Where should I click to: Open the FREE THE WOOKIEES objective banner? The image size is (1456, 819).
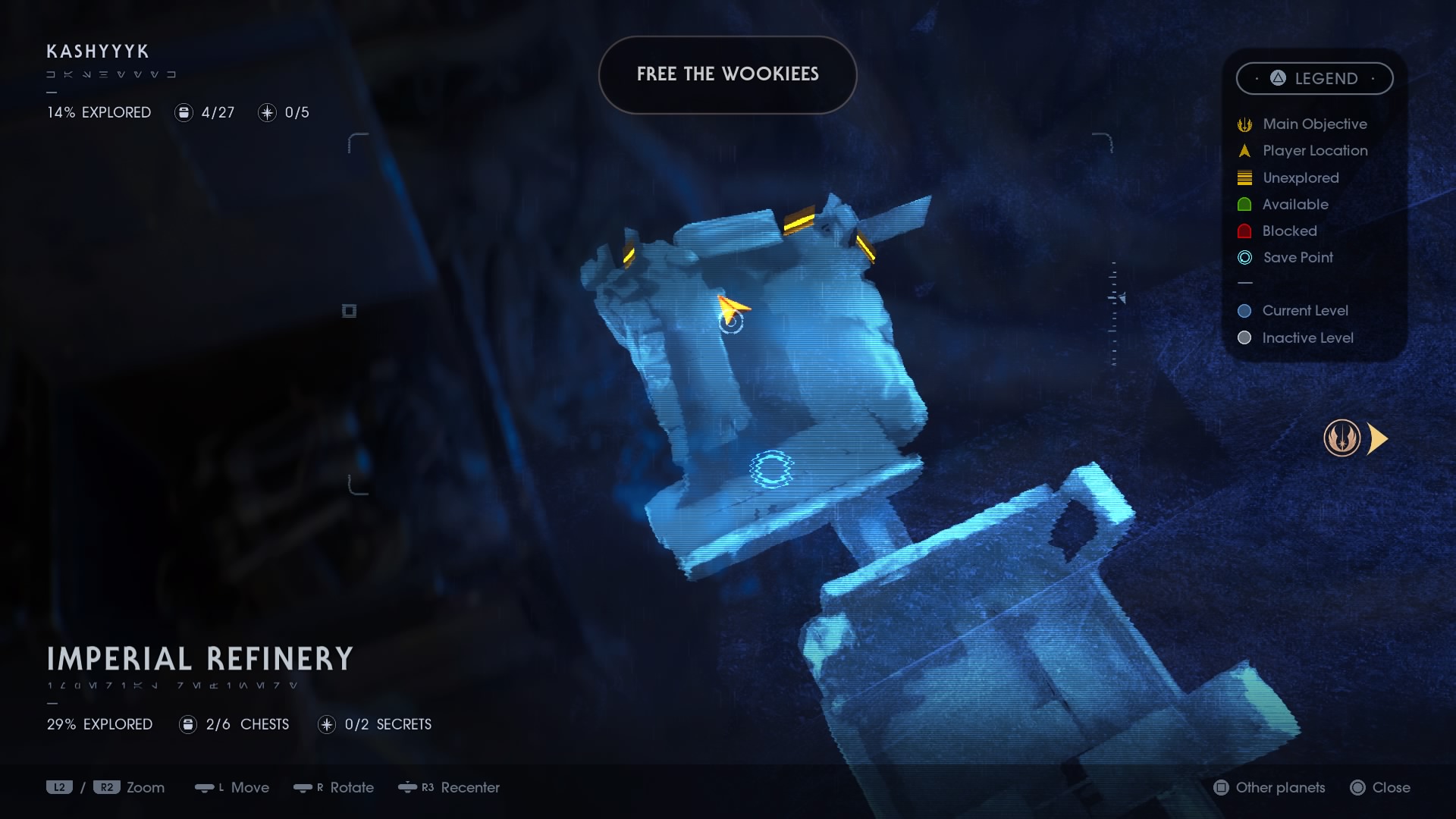click(727, 74)
